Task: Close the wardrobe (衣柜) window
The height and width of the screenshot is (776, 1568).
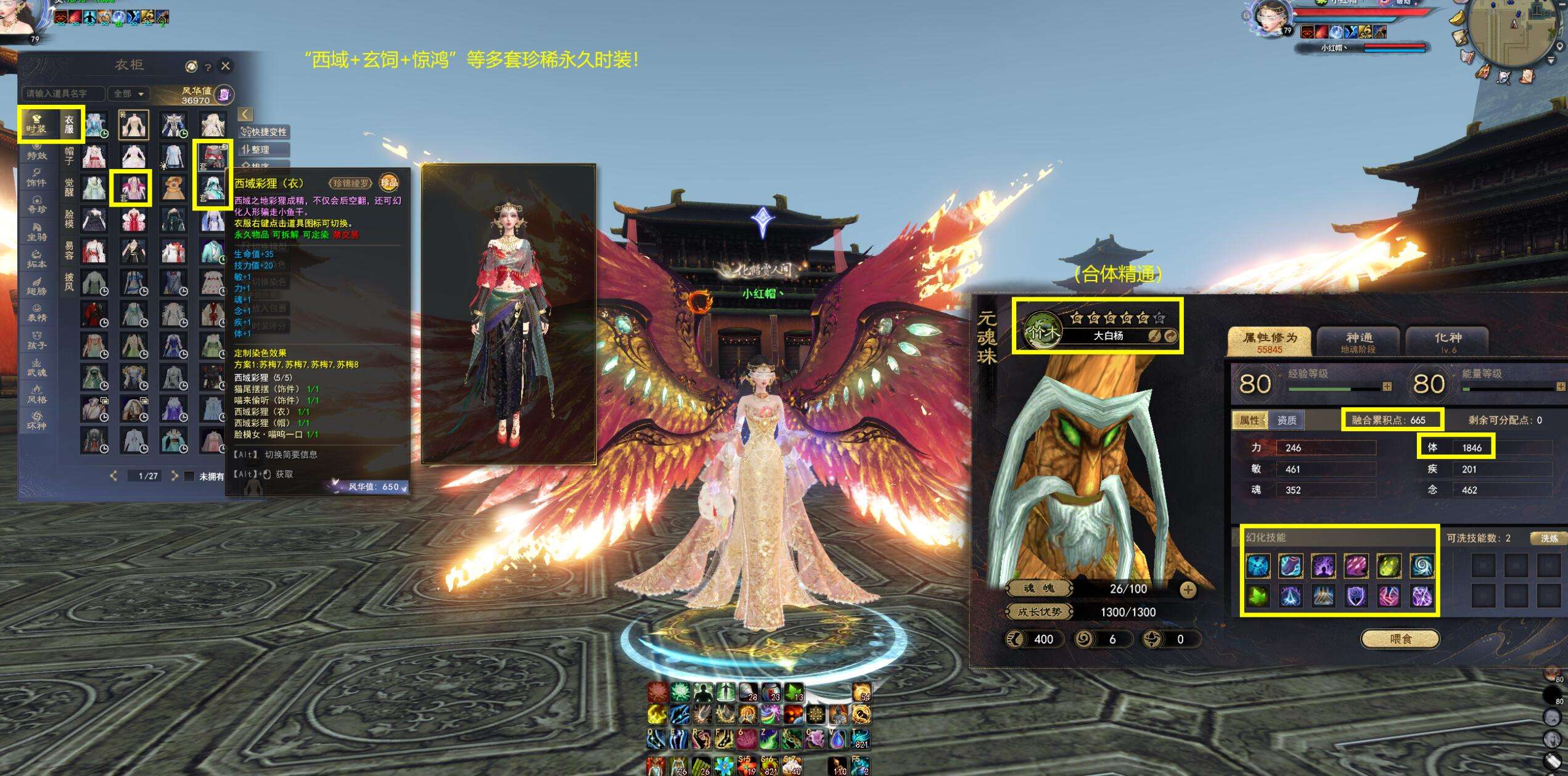Action: (x=226, y=66)
